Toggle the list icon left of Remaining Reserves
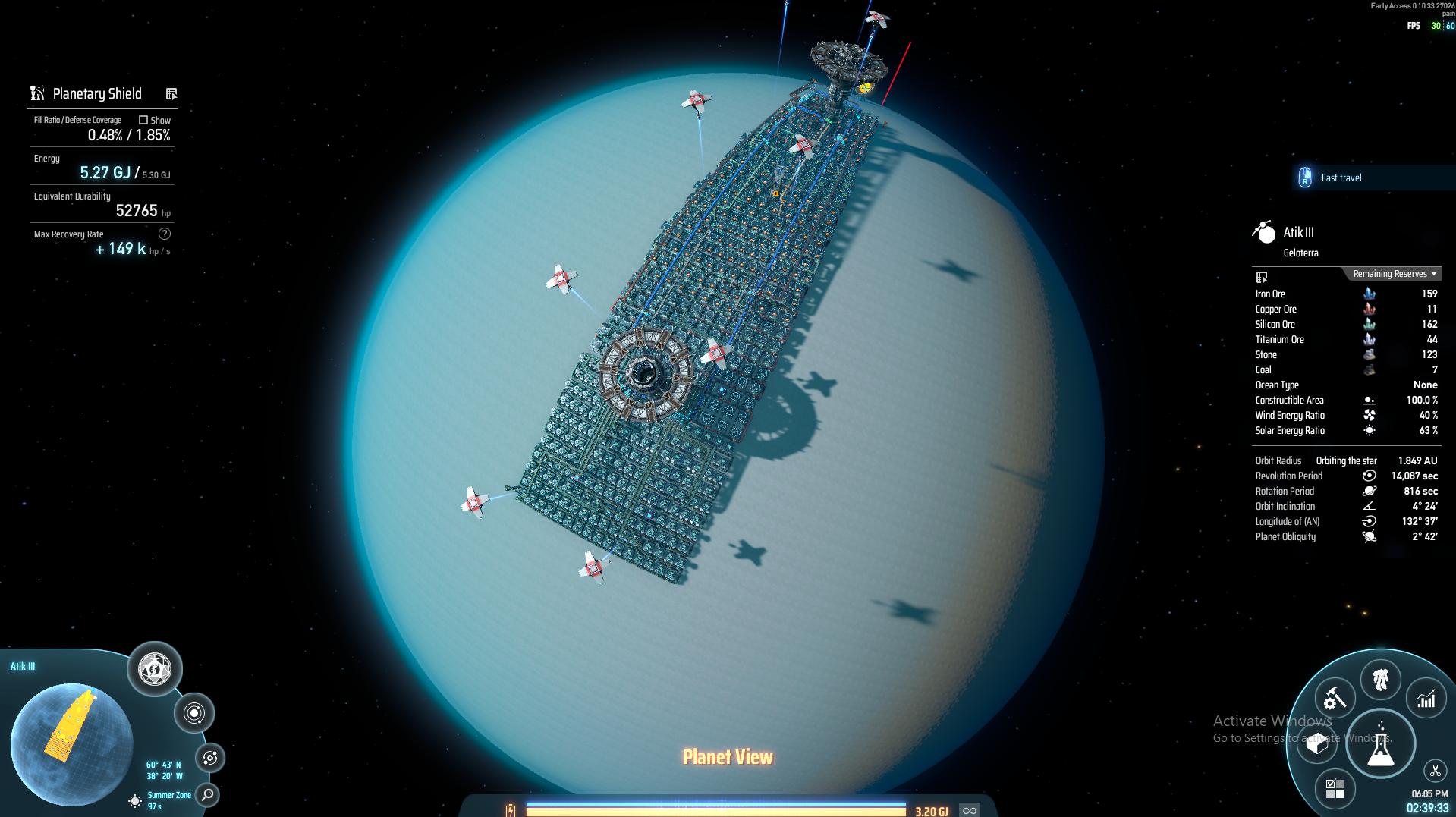The width and height of the screenshot is (1456, 817). tap(1262, 277)
